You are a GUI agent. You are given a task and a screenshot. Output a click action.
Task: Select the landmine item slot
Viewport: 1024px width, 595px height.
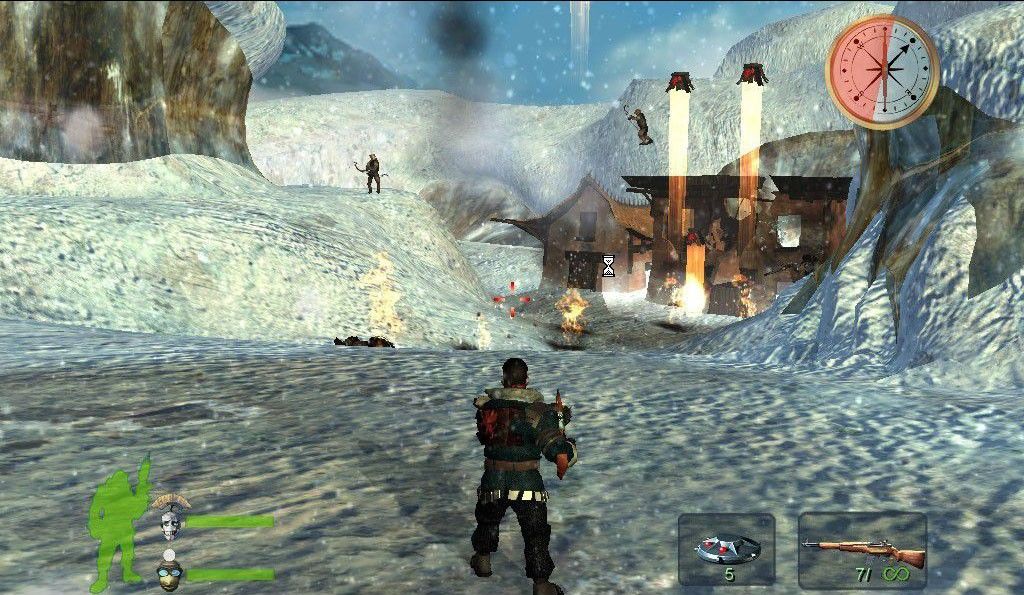(726, 549)
